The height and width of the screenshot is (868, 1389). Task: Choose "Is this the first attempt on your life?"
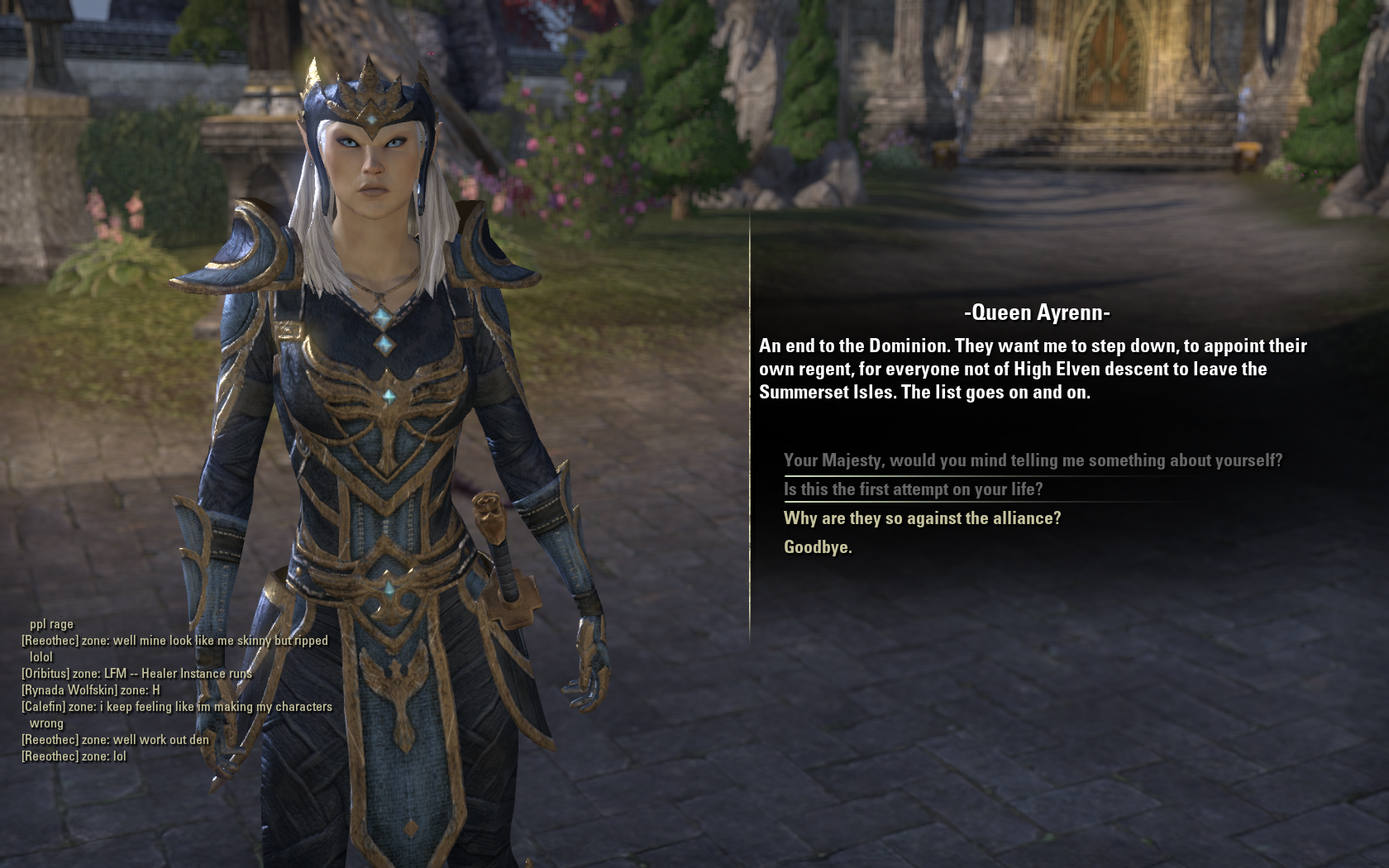click(913, 489)
